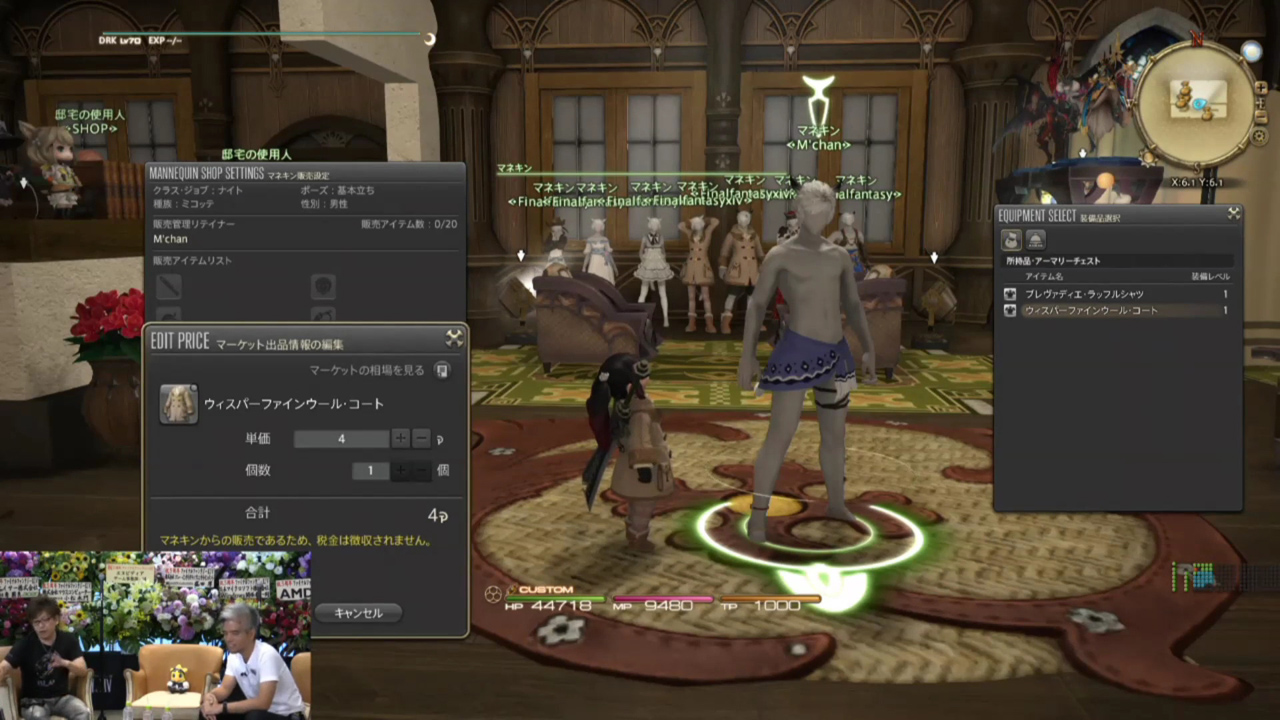Close the Equipment Select window

(1234, 213)
